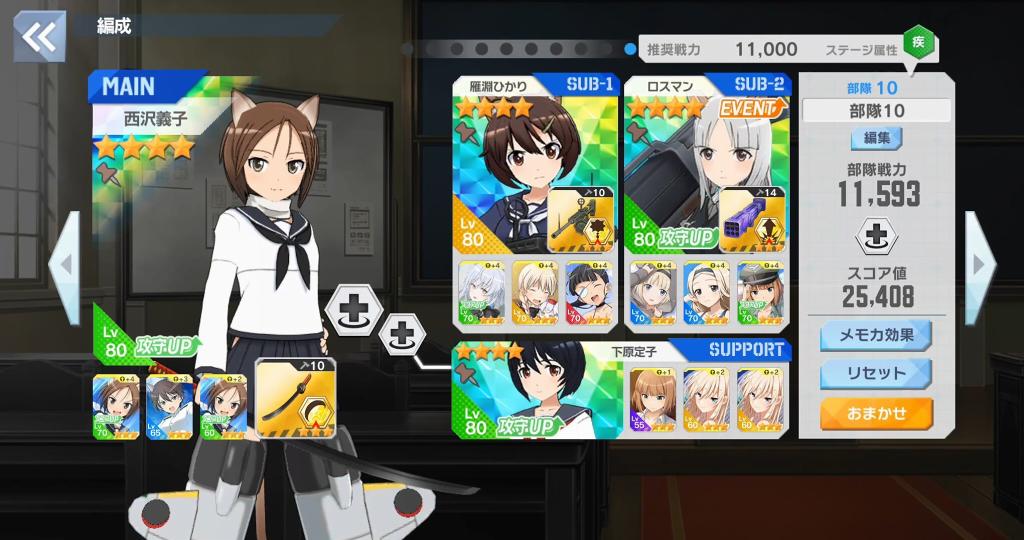Switch to the previous squad with left arrow
The width and height of the screenshot is (1024, 540).
click(x=63, y=264)
